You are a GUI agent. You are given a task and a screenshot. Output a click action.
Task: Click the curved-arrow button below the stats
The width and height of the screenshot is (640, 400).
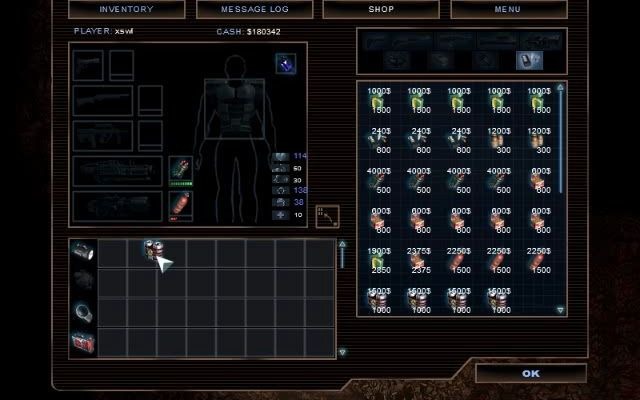(327, 217)
